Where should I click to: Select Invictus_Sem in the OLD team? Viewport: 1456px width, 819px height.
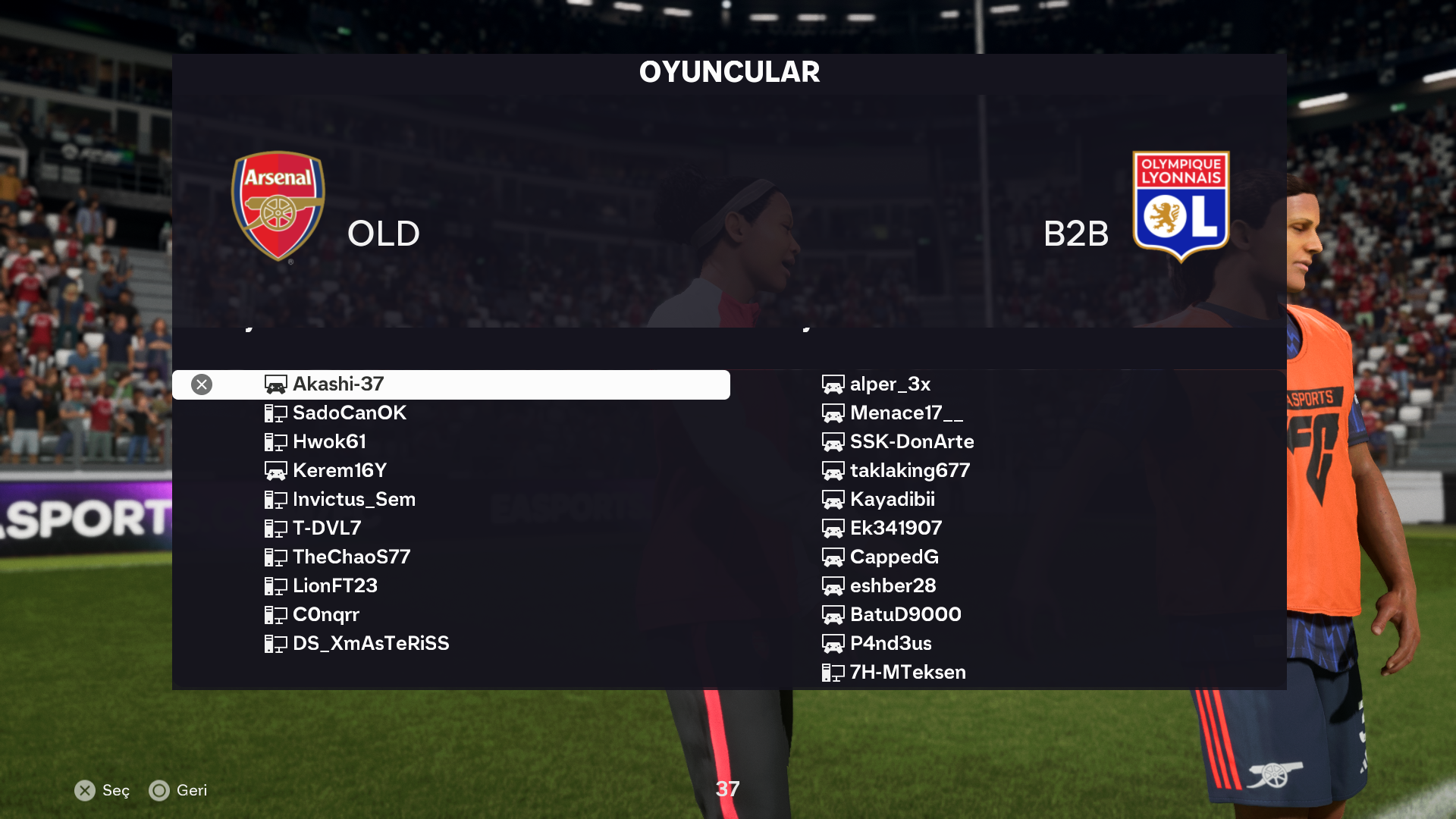pyautogui.click(x=353, y=500)
